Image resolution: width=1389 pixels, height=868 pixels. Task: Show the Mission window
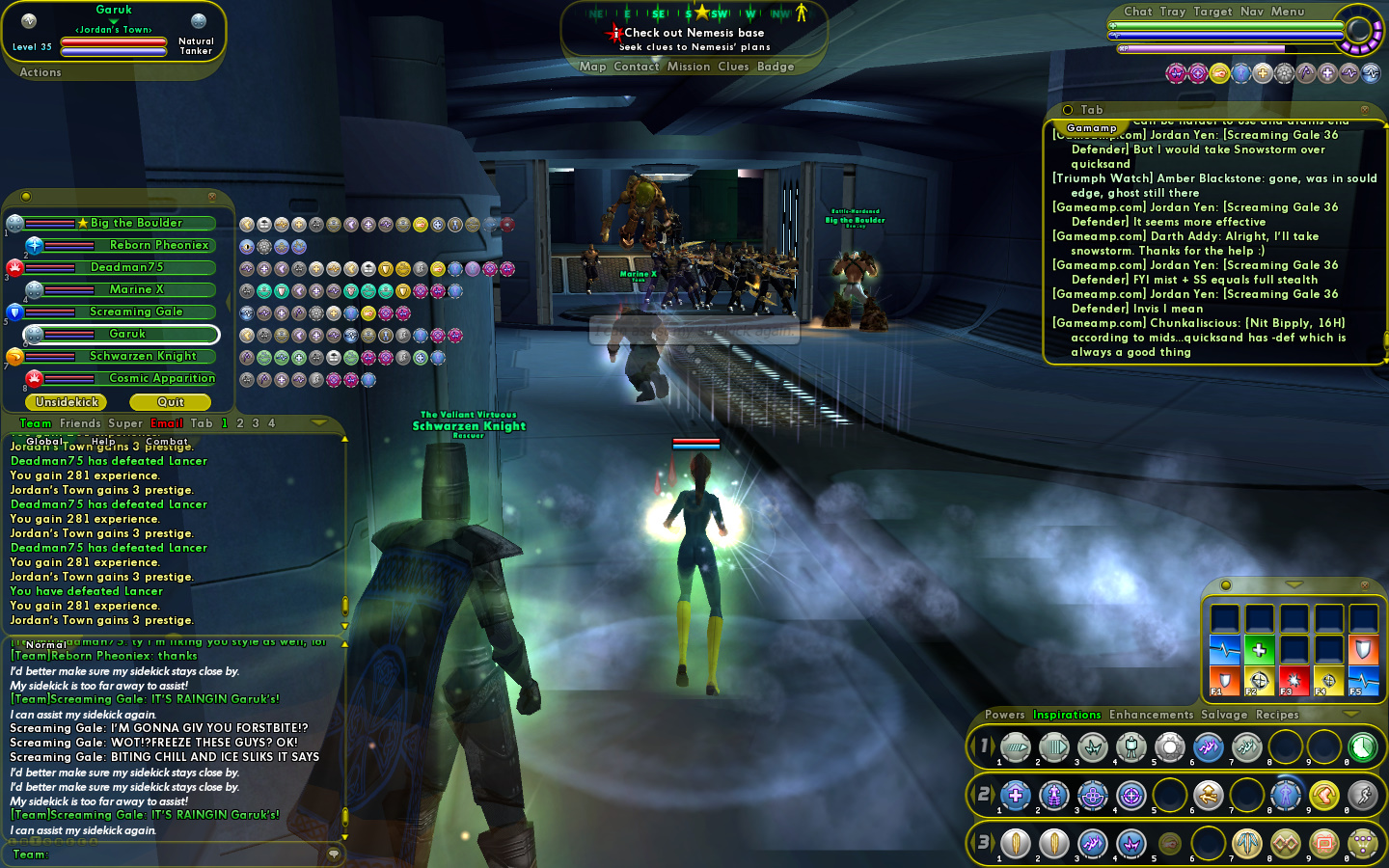click(688, 67)
